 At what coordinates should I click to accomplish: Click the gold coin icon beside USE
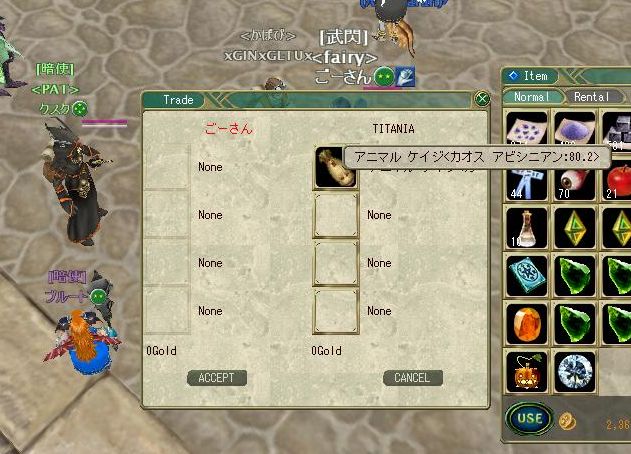pyautogui.click(x=567, y=420)
